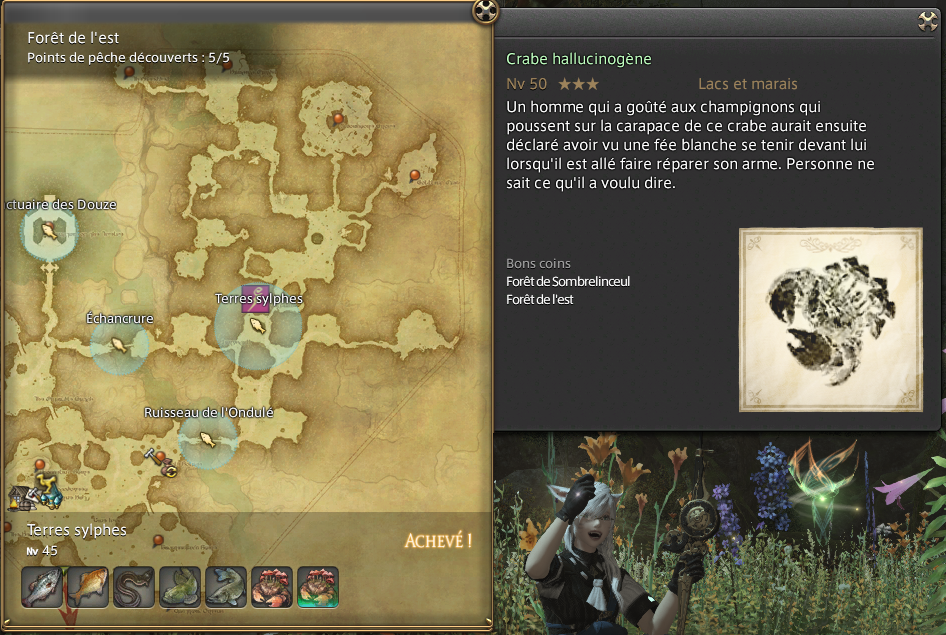The height and width of the screenshot is (635, 946).
Task: Select the blue-grey pike fish icon
Action: point(225,587)
